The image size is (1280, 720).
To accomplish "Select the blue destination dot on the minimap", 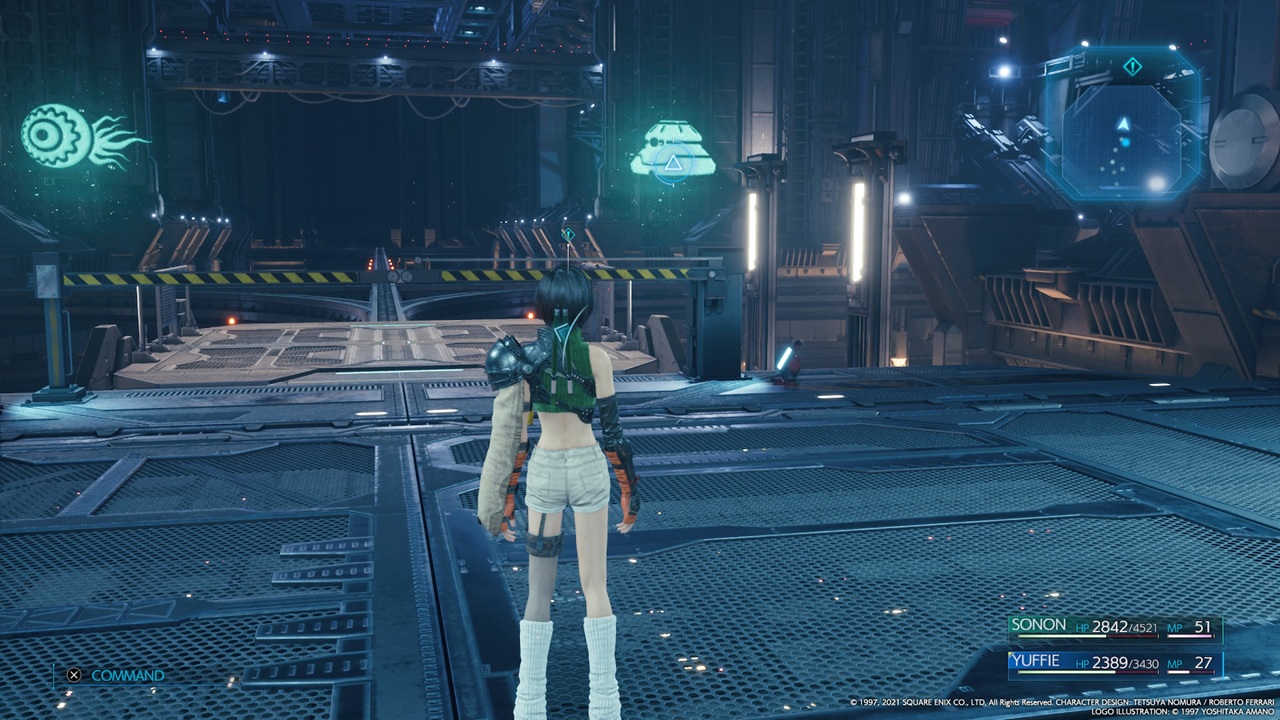I will click(1126, 141).
